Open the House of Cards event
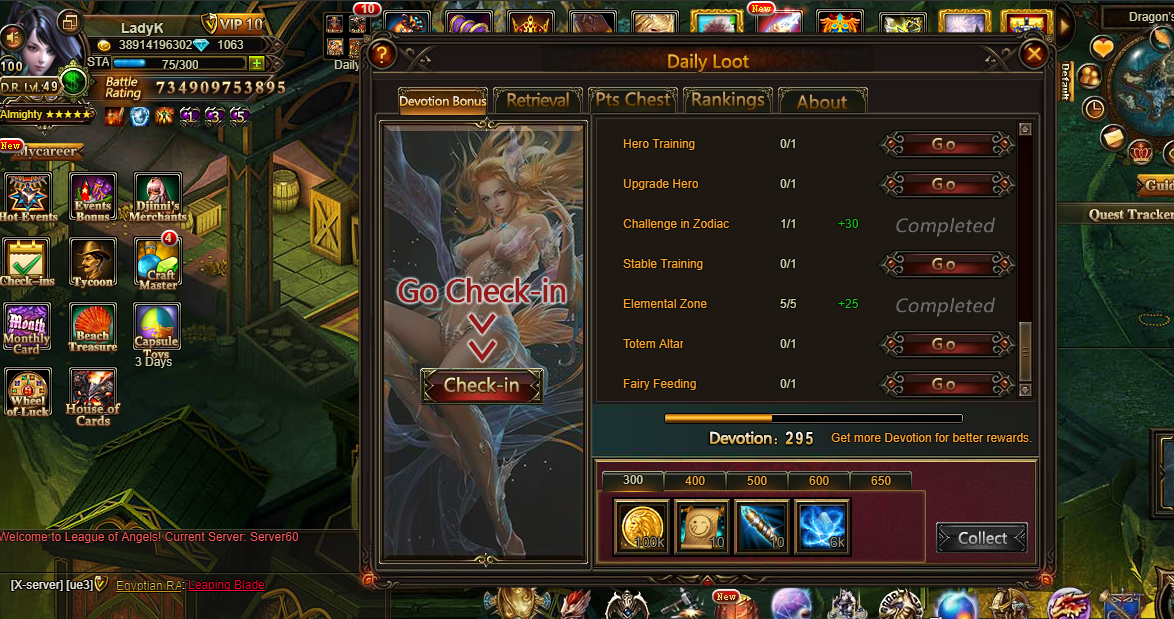This screenshot has height=619, width=1174. coord(92,395)
